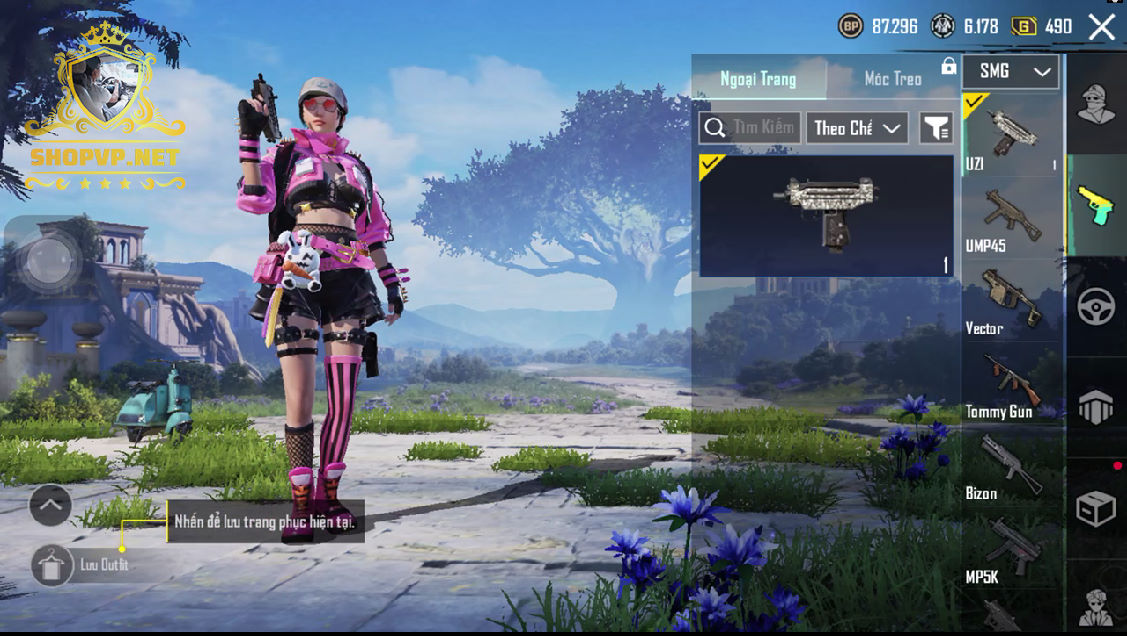Screen dimensions: 1127x636
Task: Pick the Vector from the list
Action: (x=1011, y=302)
